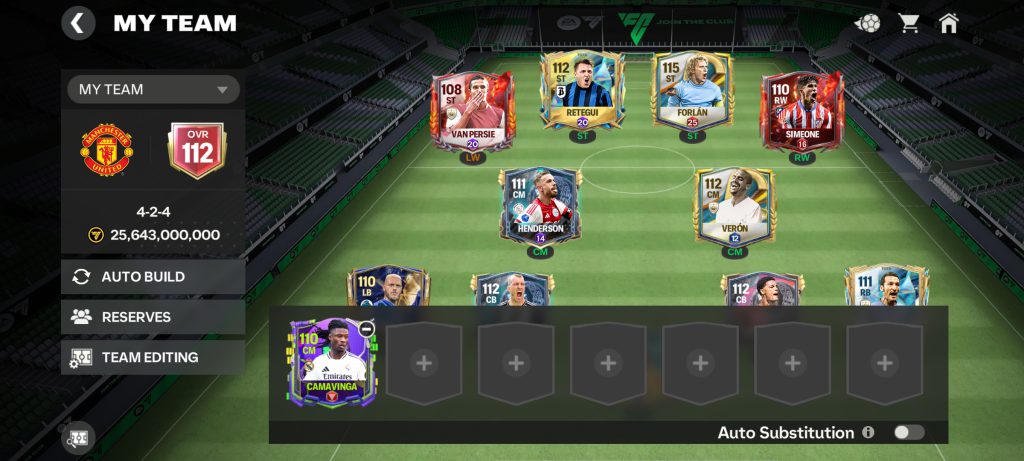
Task: Open TEAM EDITING
Action: pyautogui.click(x=153, y=357)
